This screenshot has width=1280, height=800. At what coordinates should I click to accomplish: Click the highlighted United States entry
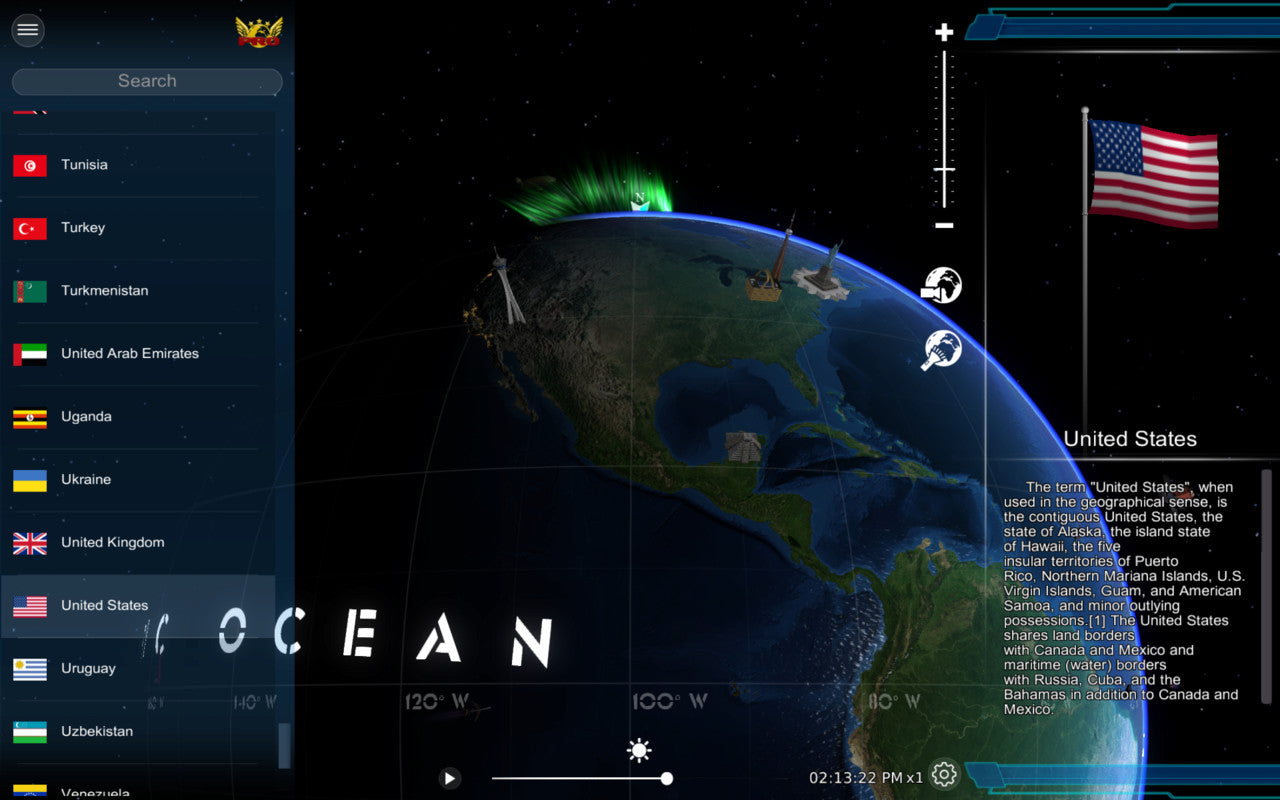105,605
